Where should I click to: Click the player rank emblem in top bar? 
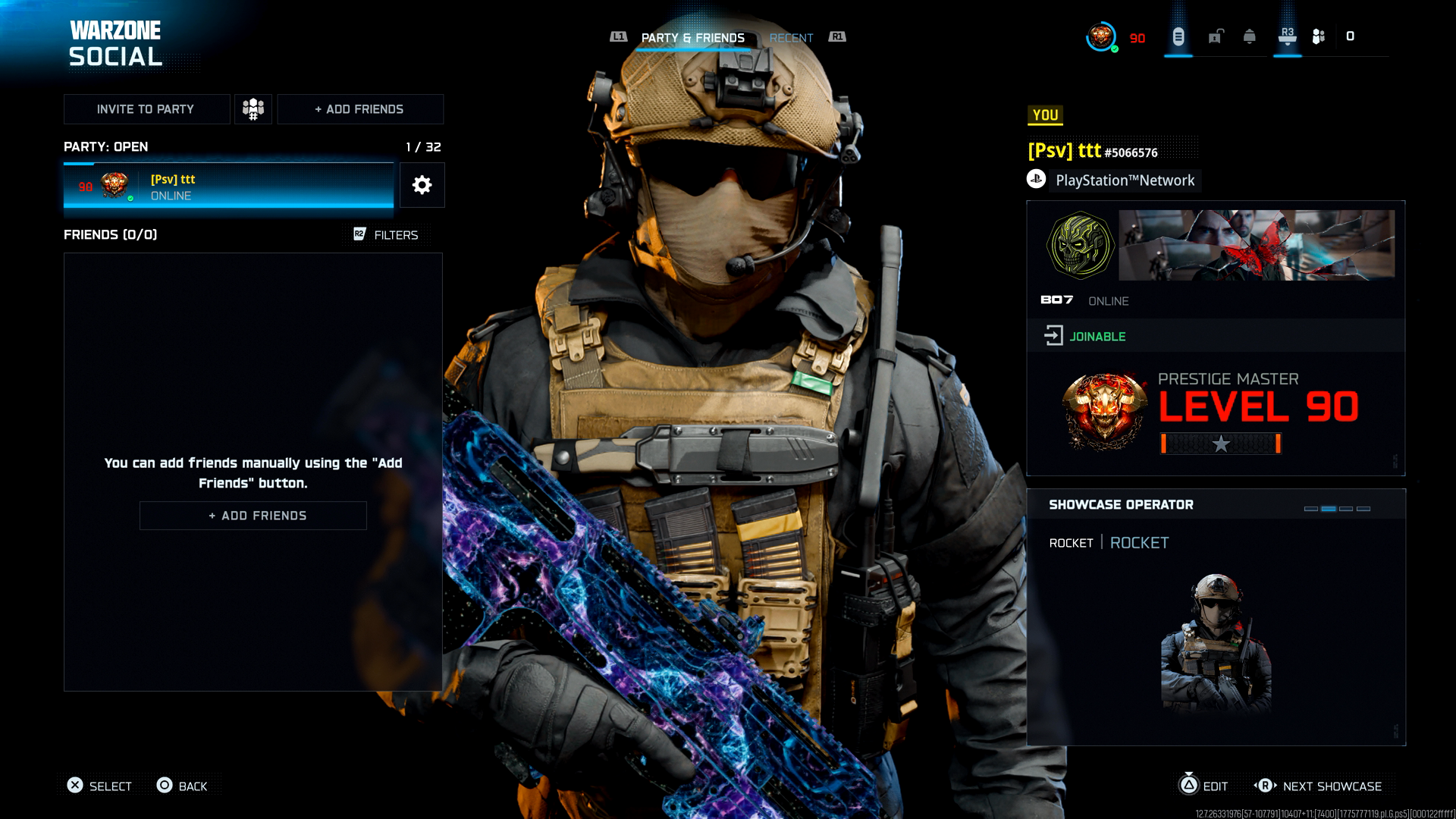click(x=1100, y=36)
